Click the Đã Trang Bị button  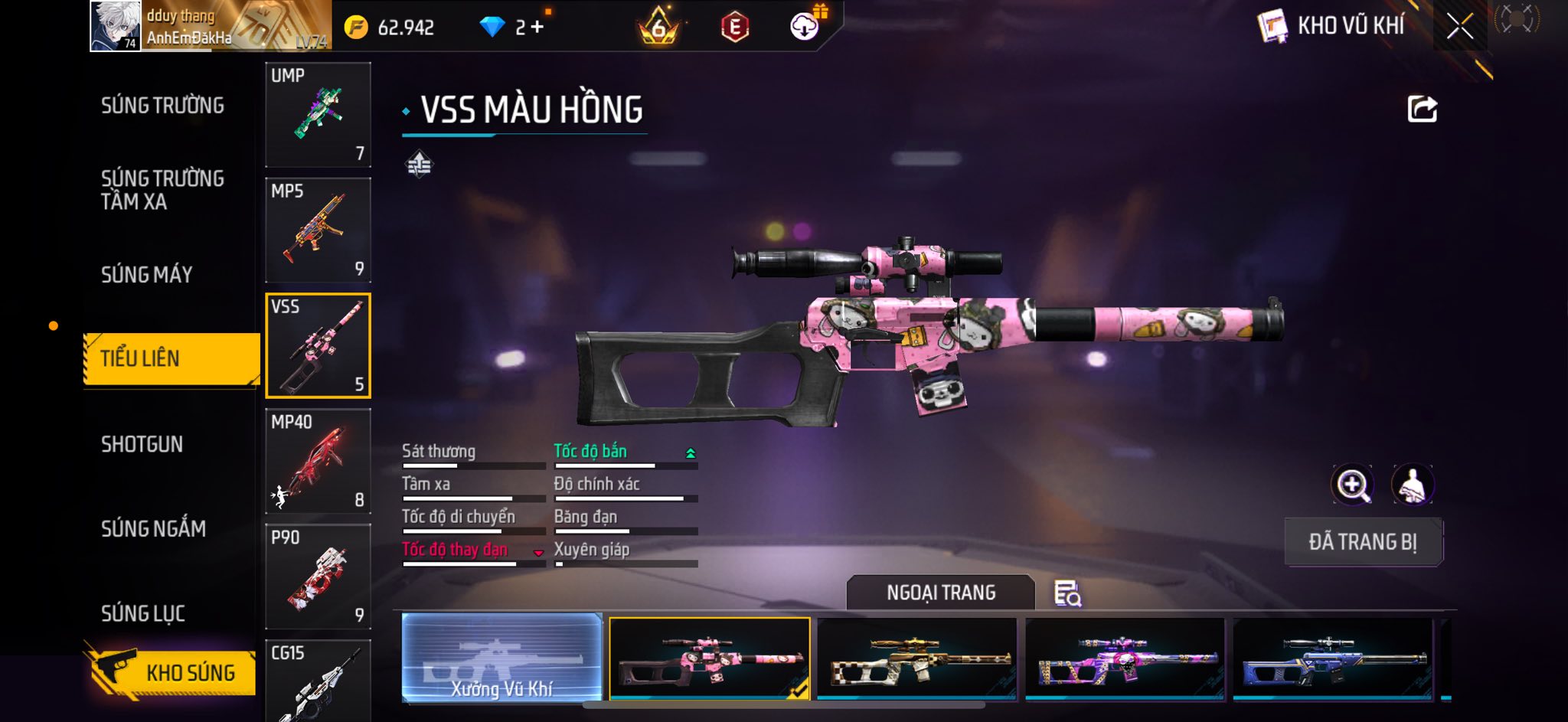(x=1363, y=542)
